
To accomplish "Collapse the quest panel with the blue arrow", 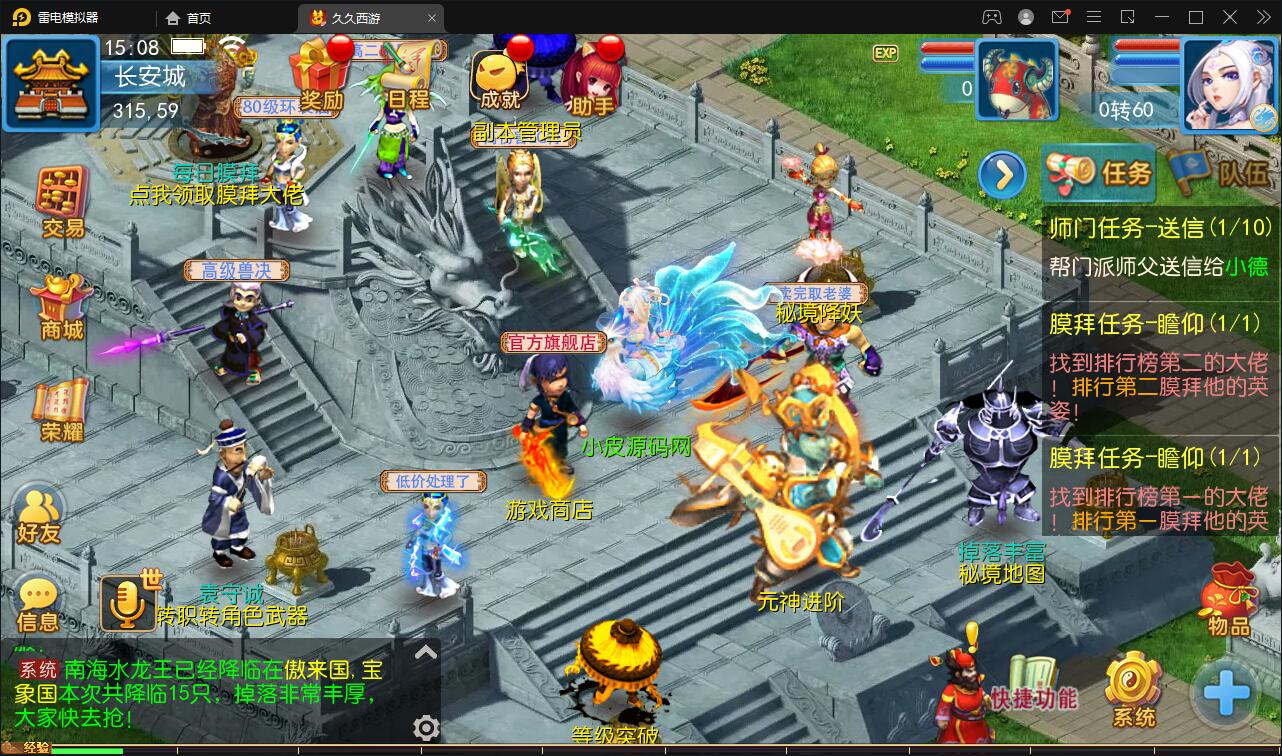I will pyautogui.click(x=1002, y=176).
